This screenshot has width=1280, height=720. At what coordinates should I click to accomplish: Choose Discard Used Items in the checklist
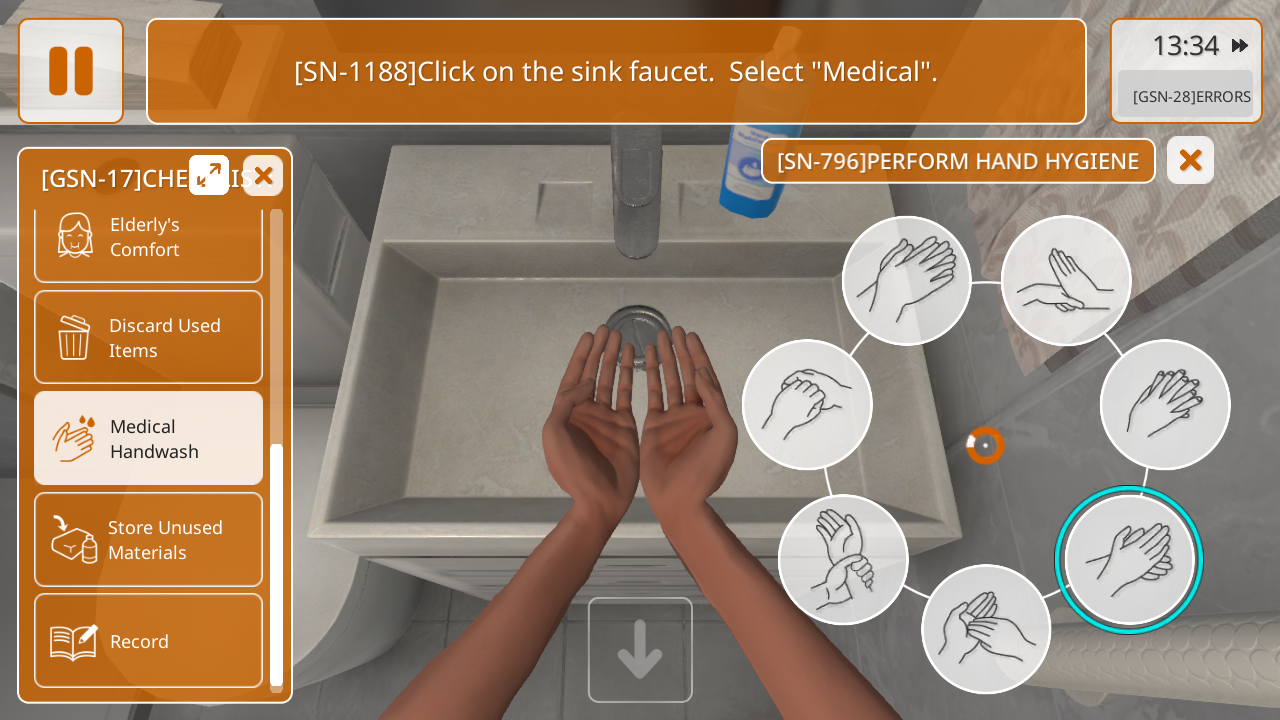click(x=148, y=338)
